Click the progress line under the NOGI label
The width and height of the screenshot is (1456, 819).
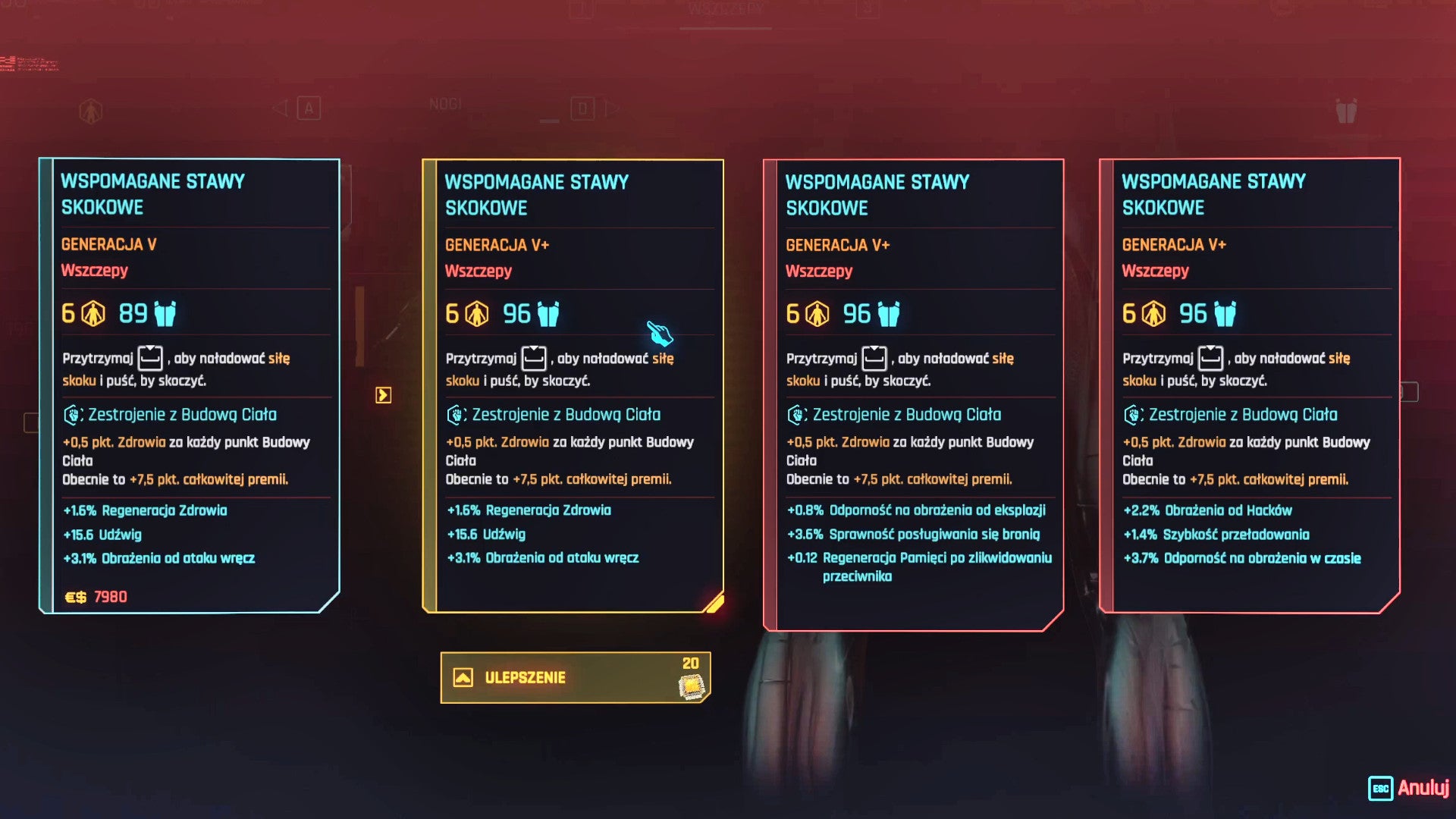[x=550, y=121]
